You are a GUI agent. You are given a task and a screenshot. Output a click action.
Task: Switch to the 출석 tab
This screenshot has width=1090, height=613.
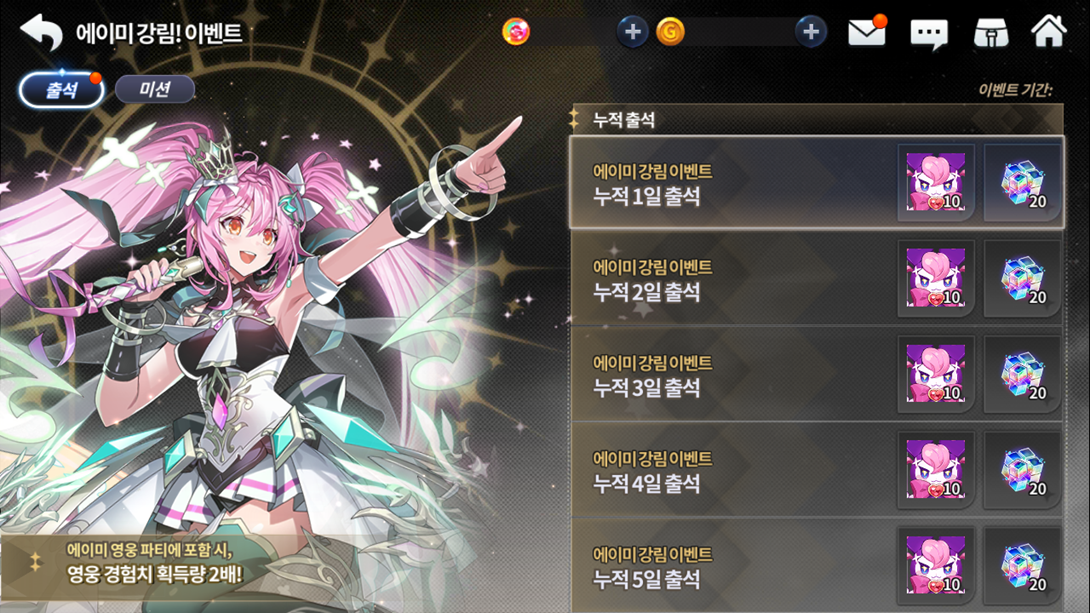click(x=62, y=90)
